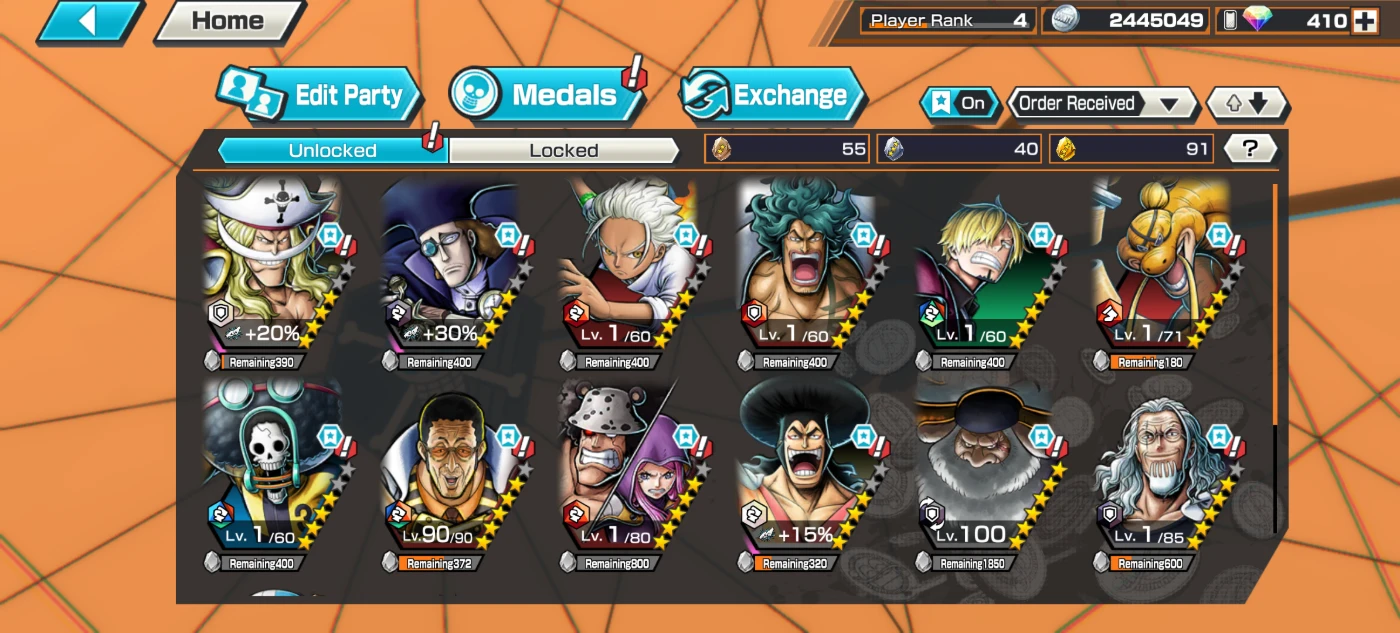The height and width of the screenshot is (633, 1400).
Task: Open the Exchange menu
Action: click(x=772, y=96)
